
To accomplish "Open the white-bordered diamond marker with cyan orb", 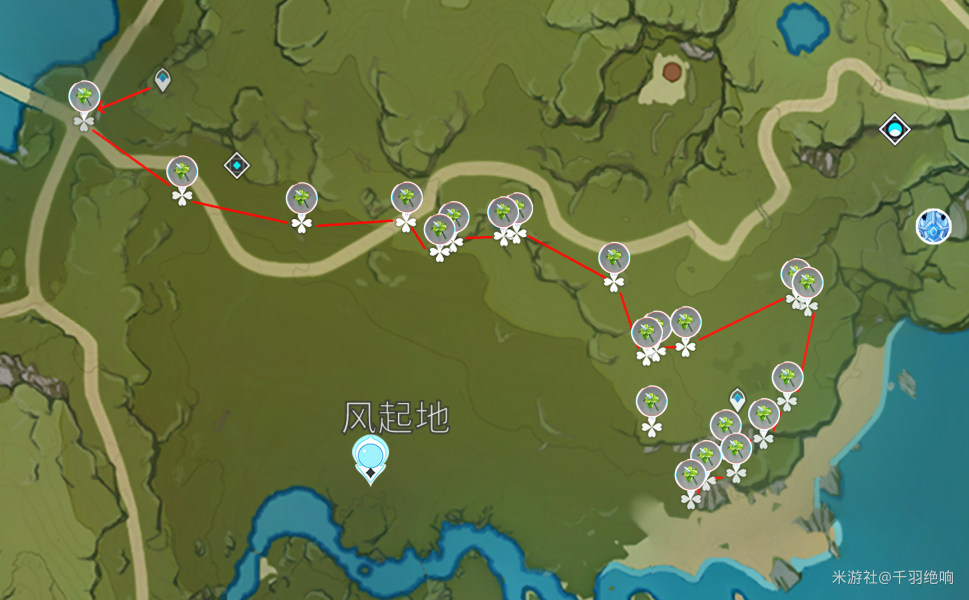I will click(894, 129).
